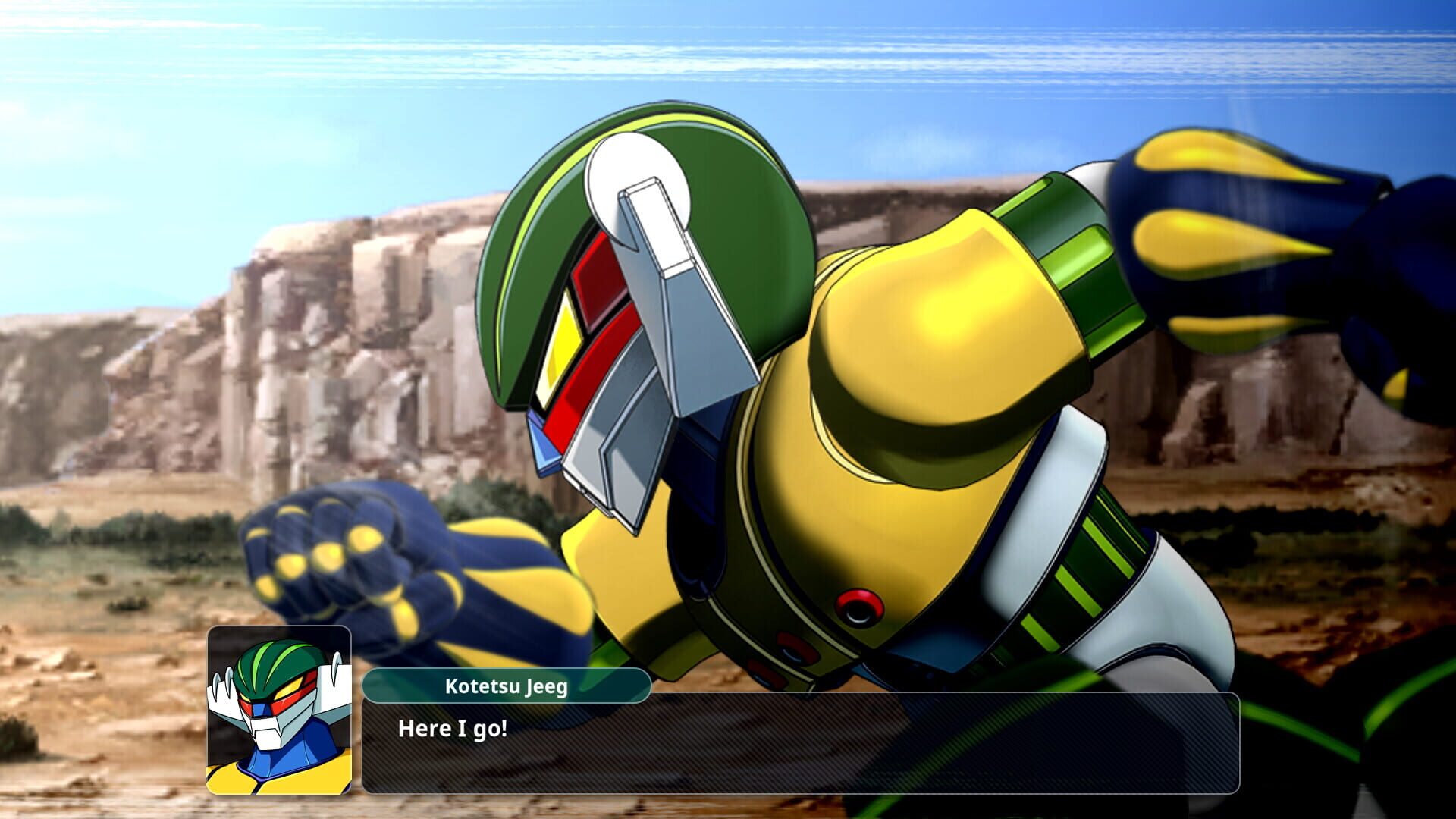This screenshot has height=819, width=1456.
Task: Click the rounded left edge of the name plate
Action: (369, 684)
